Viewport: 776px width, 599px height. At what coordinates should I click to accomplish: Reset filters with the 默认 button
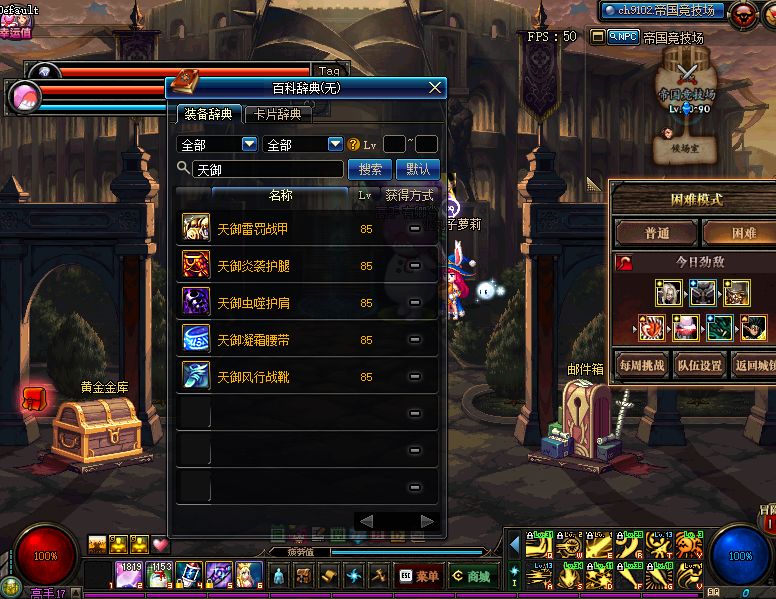(x=418, y=169)
